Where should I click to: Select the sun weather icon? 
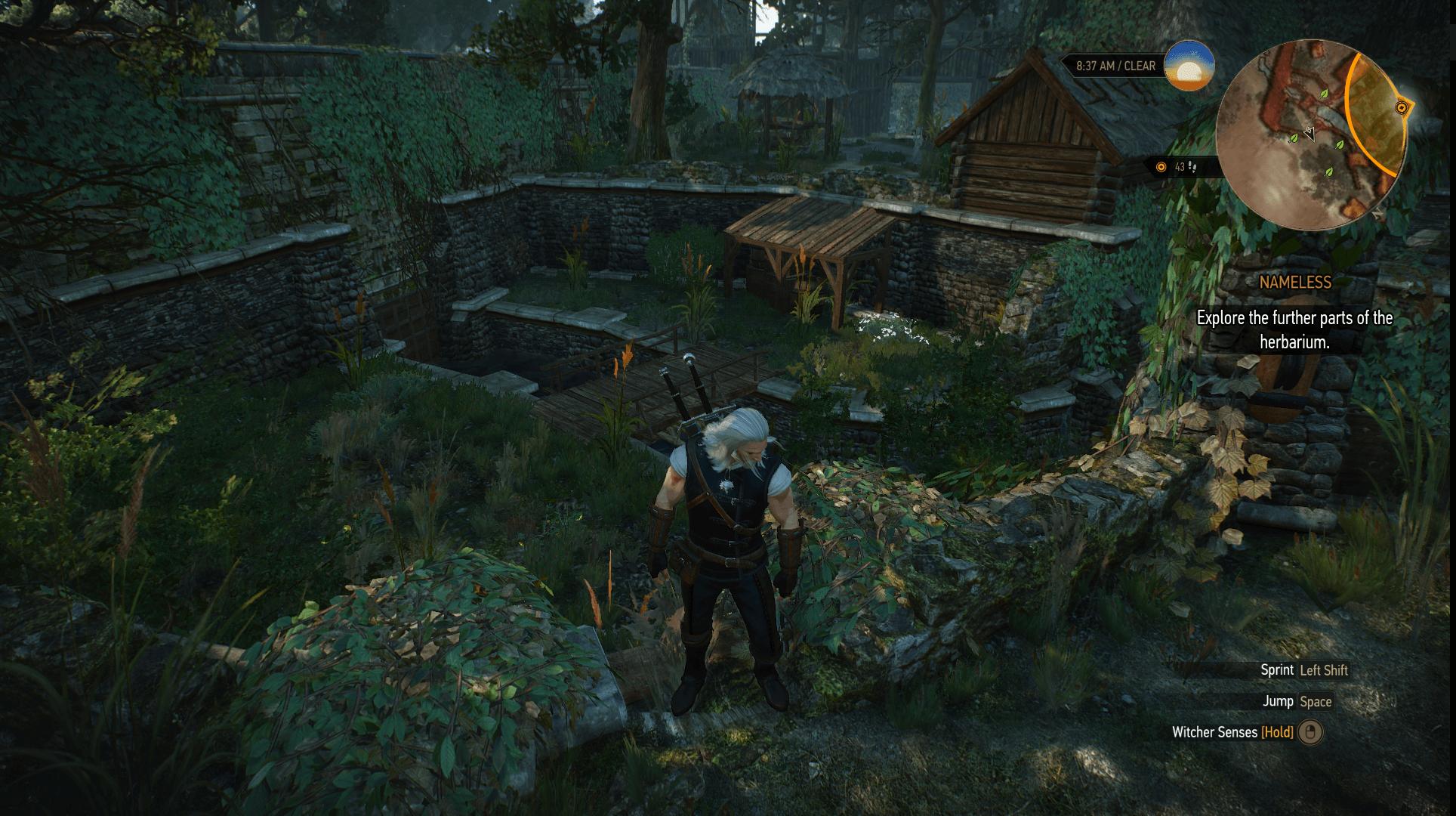point(1188,70)
